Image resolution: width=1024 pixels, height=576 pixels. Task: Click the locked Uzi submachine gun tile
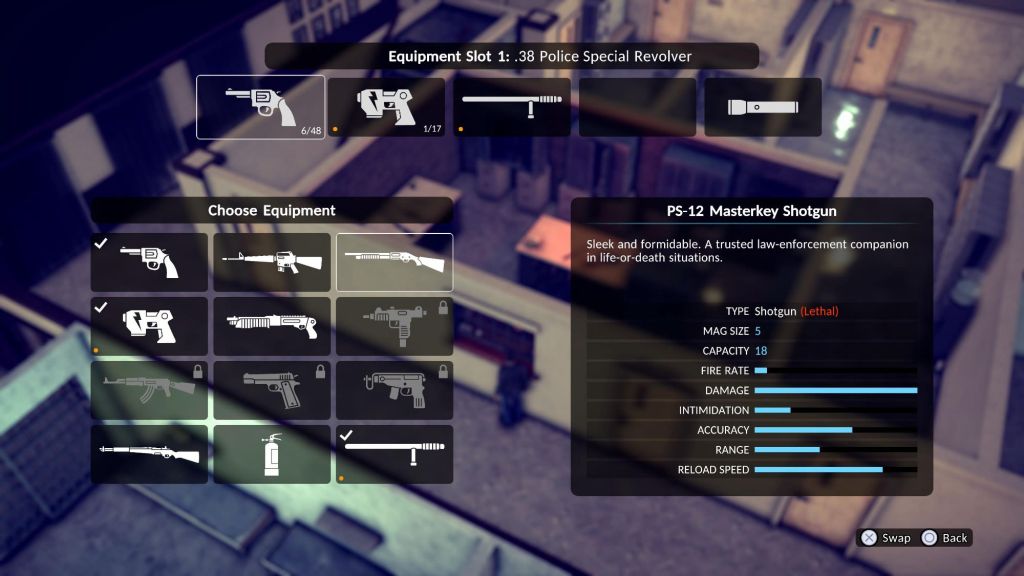[394, 326]
